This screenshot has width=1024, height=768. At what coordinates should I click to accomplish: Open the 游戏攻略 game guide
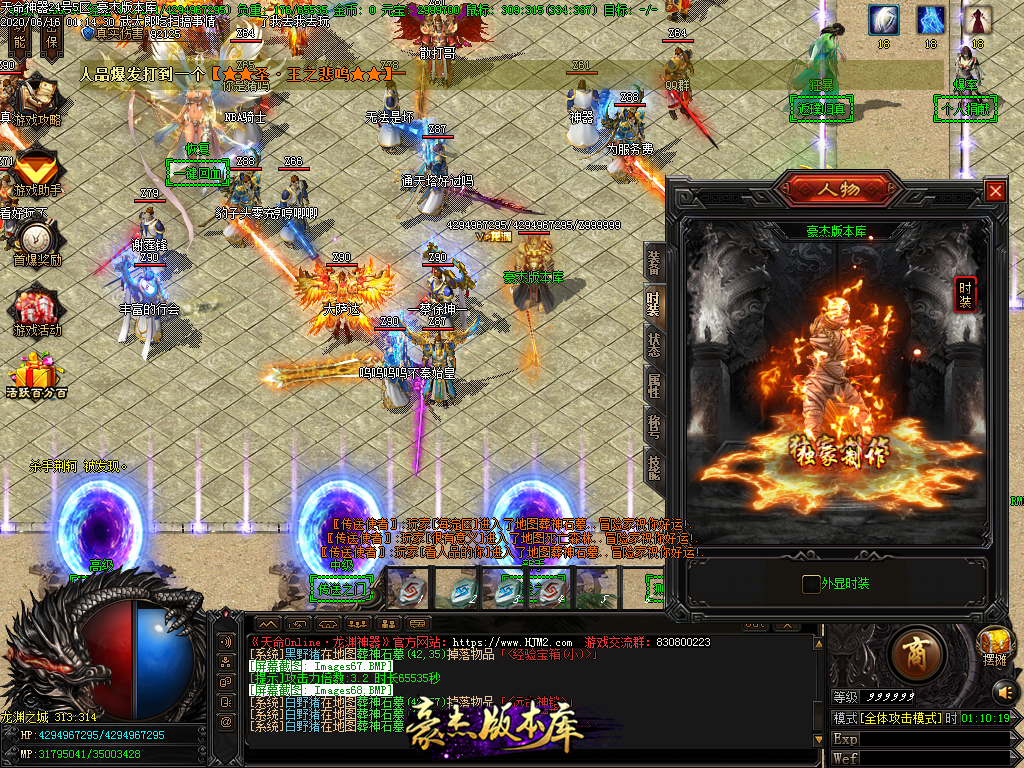click(36, 100)
